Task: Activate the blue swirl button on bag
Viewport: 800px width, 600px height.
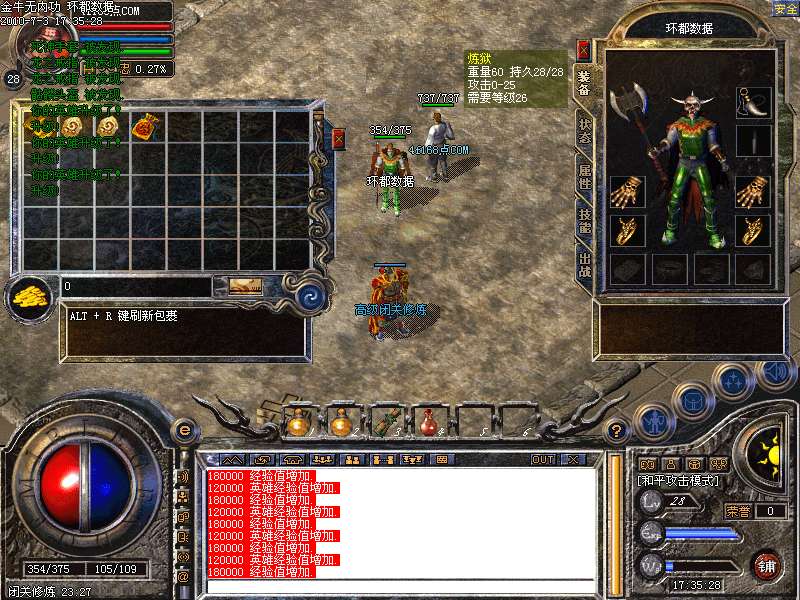Action: click(309, 295)
